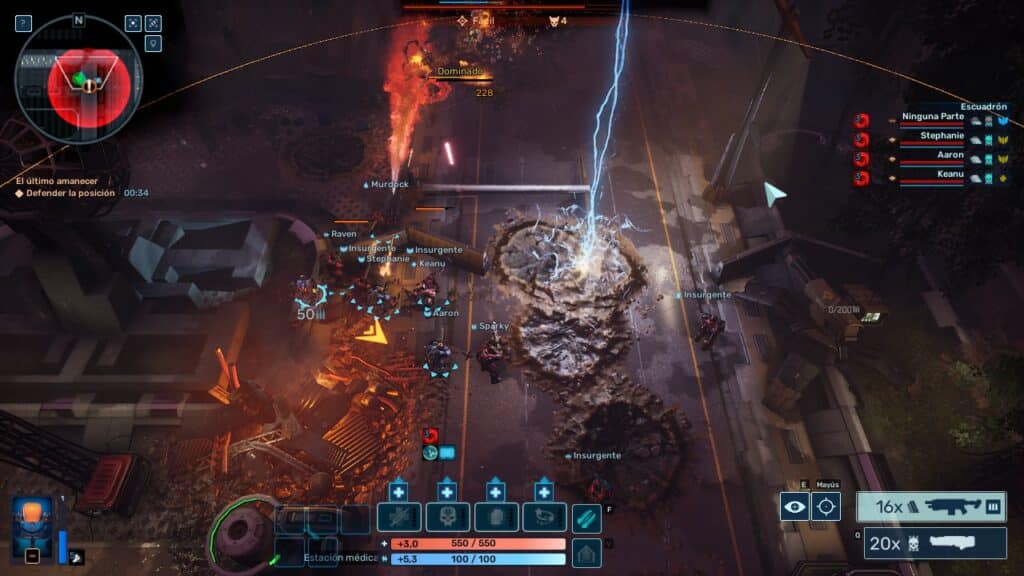
Task: Select Stephanie in the squad list
Action: click(941, 136)
